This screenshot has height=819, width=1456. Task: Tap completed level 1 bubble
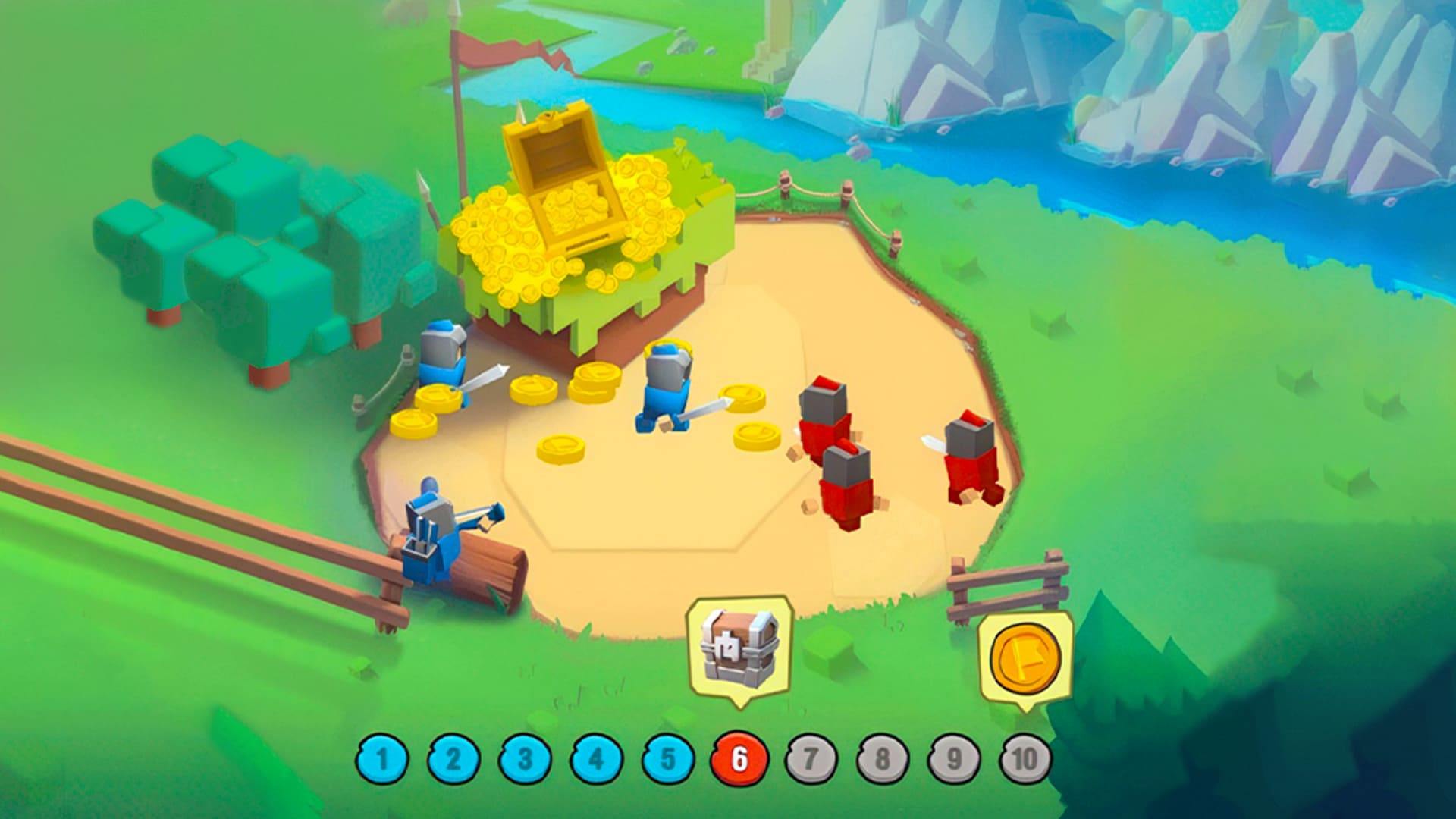(384, 757)
